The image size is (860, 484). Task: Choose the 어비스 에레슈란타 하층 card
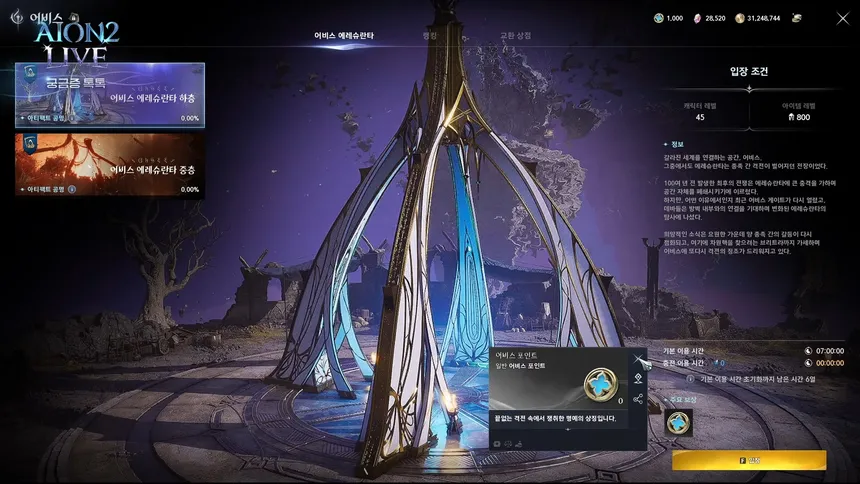pos(110,94)
